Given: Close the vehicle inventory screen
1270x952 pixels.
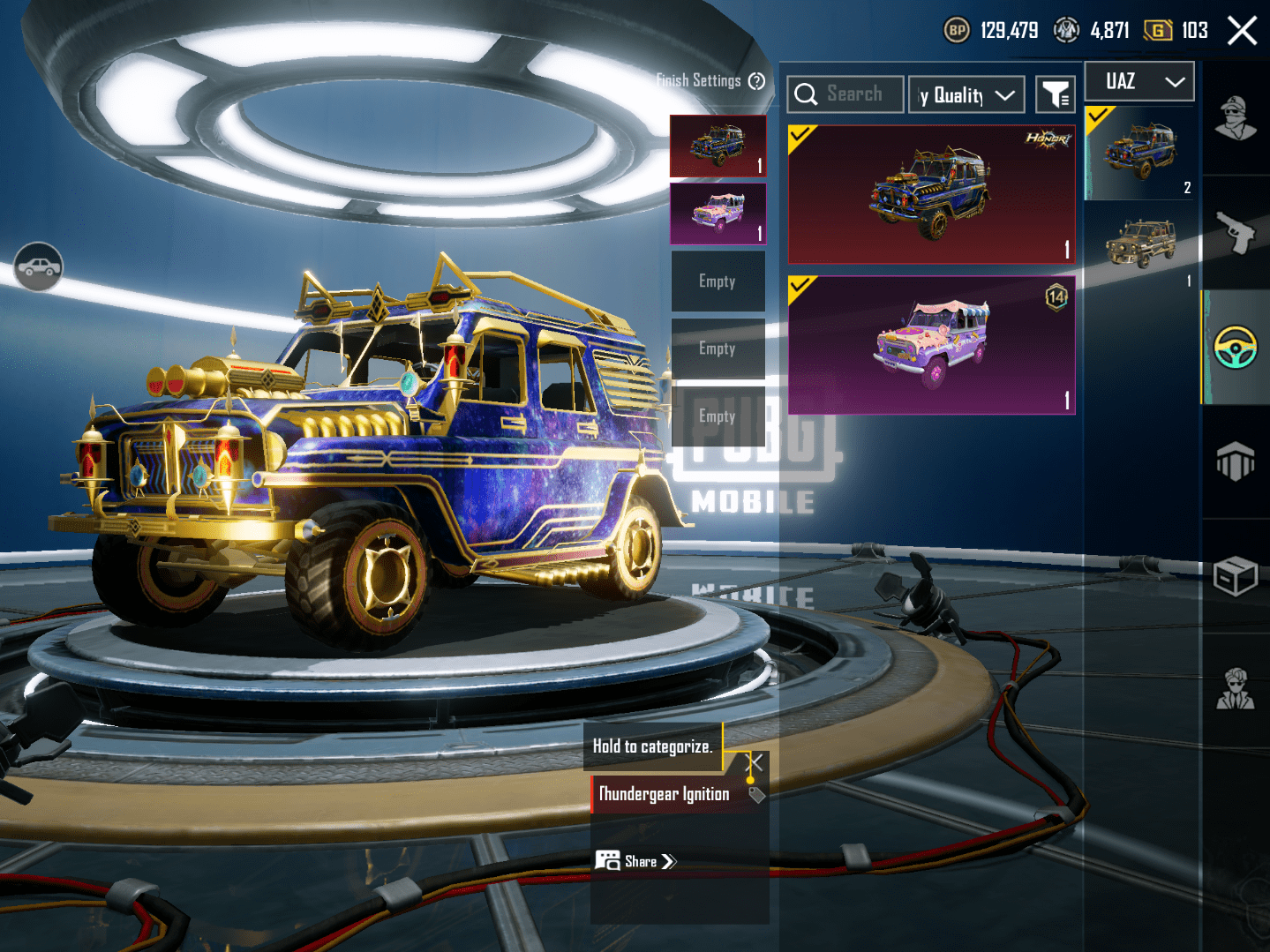Looking at the screenshot, I should [x=1242, y=31].
